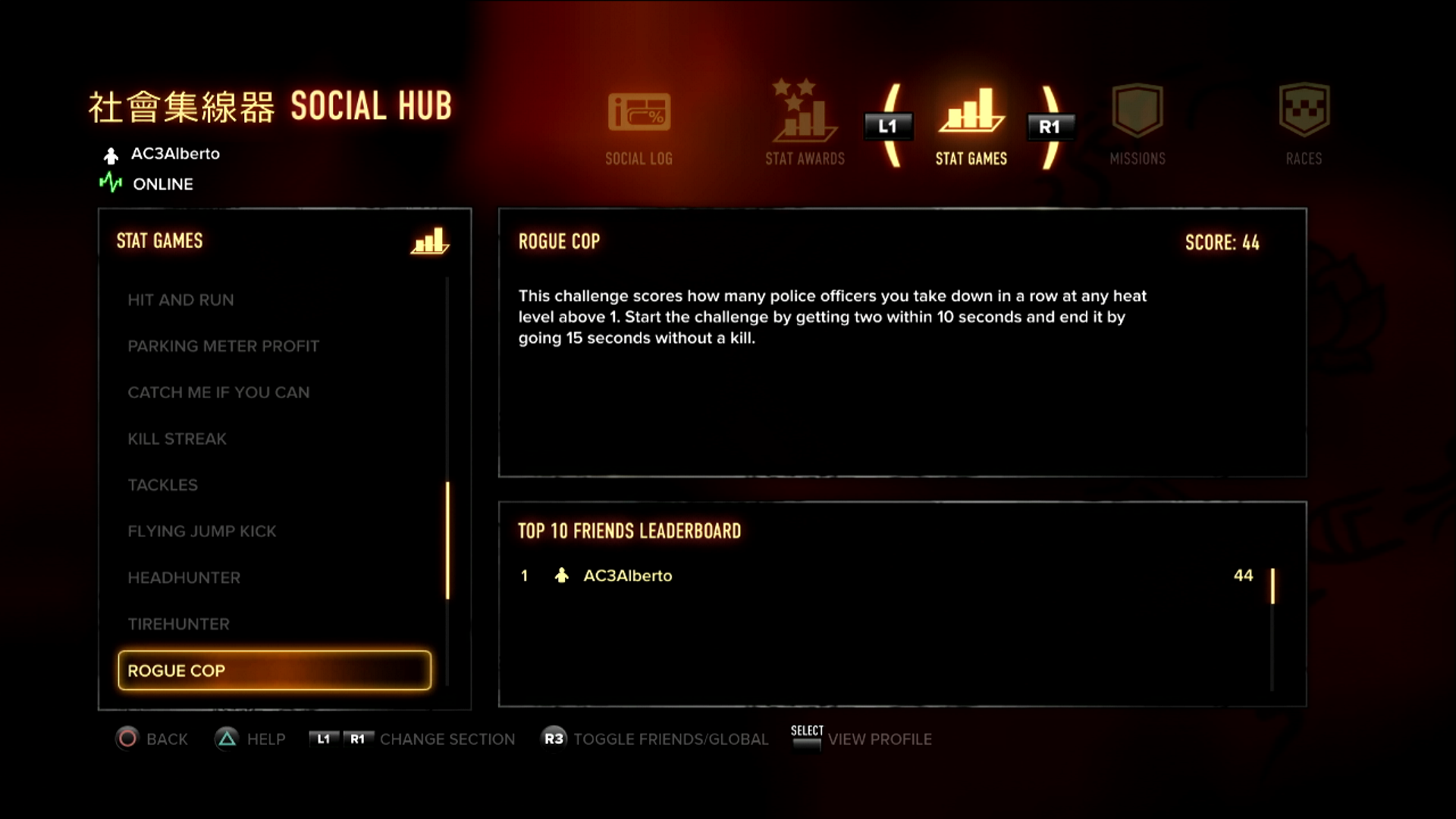Choose the Hit and Run stat game
1456x819 pixels.
click(x=180, y=300)
